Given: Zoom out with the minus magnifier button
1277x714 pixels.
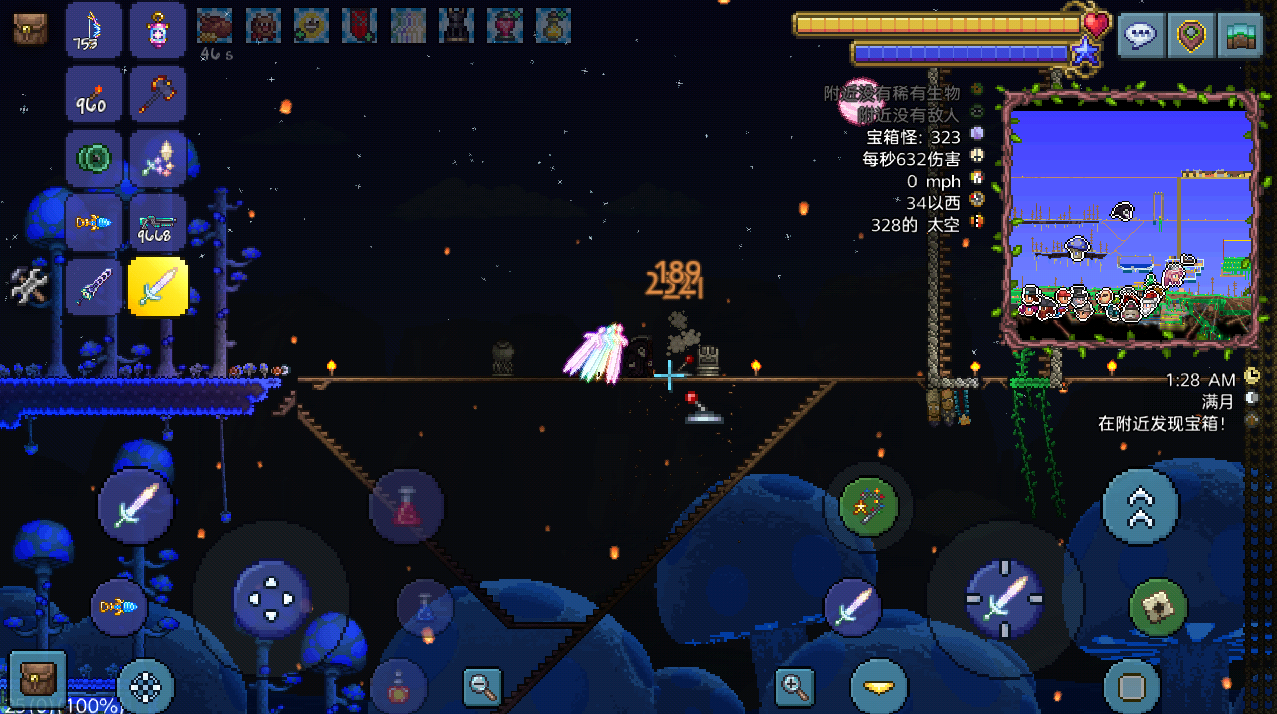Looking at the screenshot, I should pos(483,687).
